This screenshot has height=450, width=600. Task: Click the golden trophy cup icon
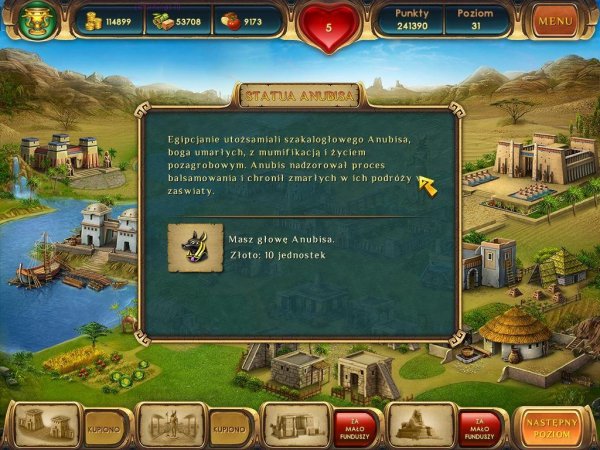[37, 20]
